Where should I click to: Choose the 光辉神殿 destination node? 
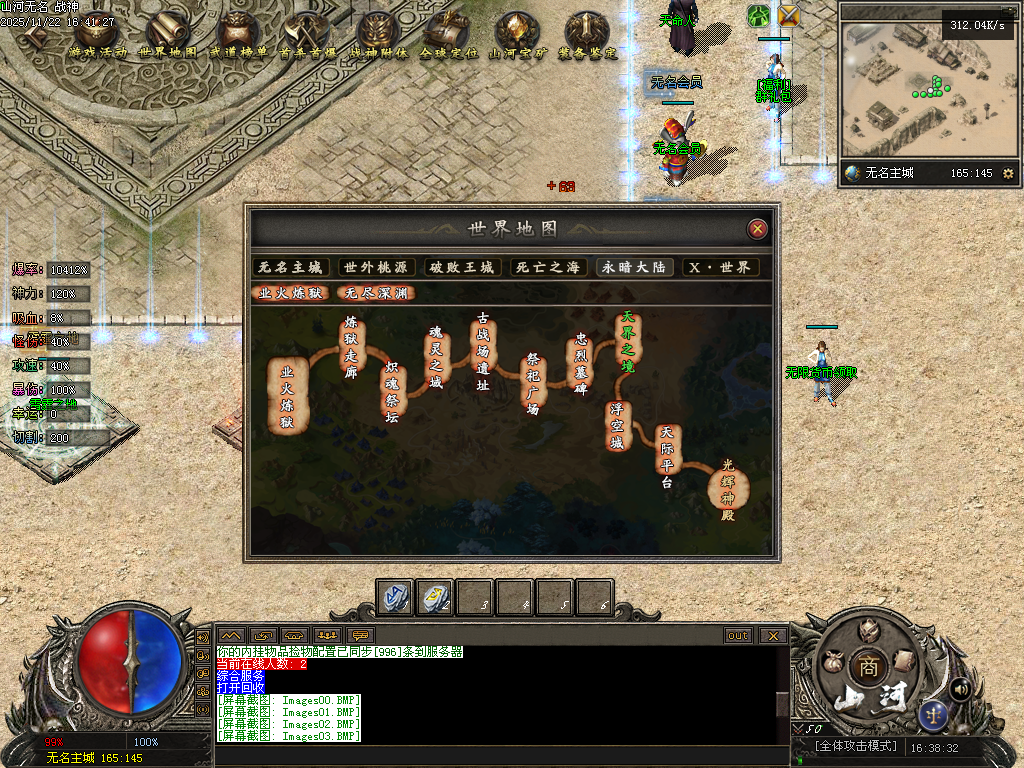pos(727,489)
